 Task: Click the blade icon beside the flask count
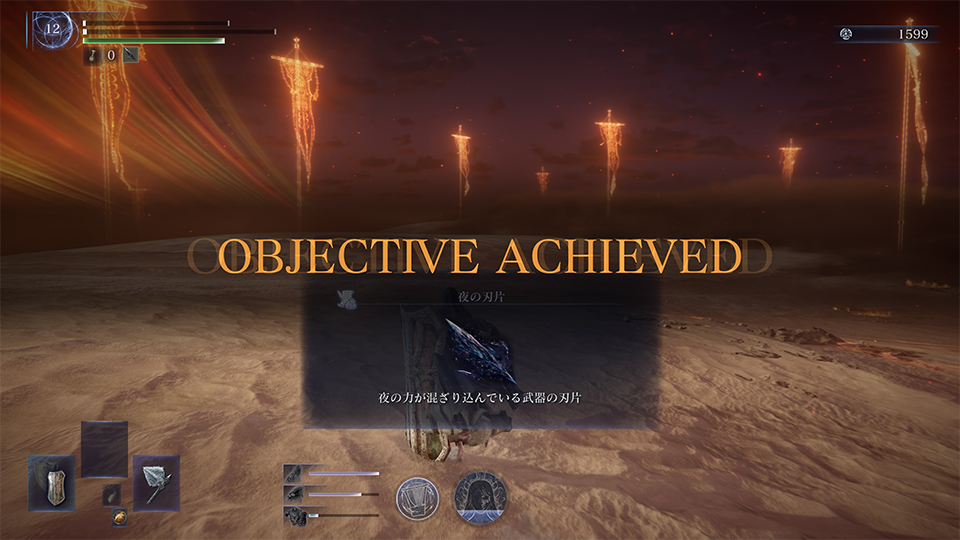point(130,56)
